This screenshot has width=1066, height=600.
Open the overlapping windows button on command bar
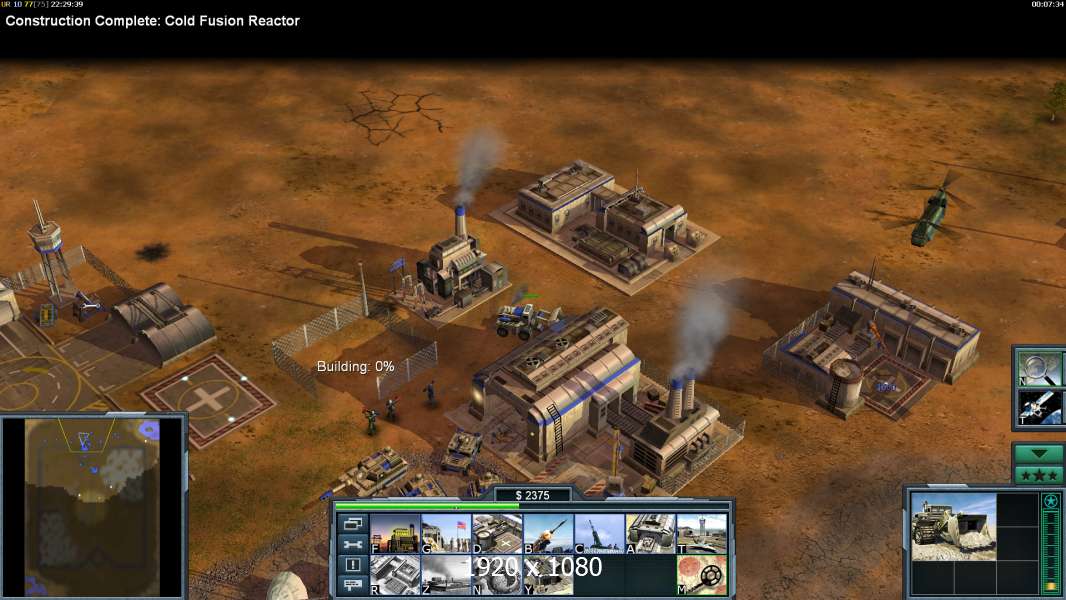[x=352, y=524]
